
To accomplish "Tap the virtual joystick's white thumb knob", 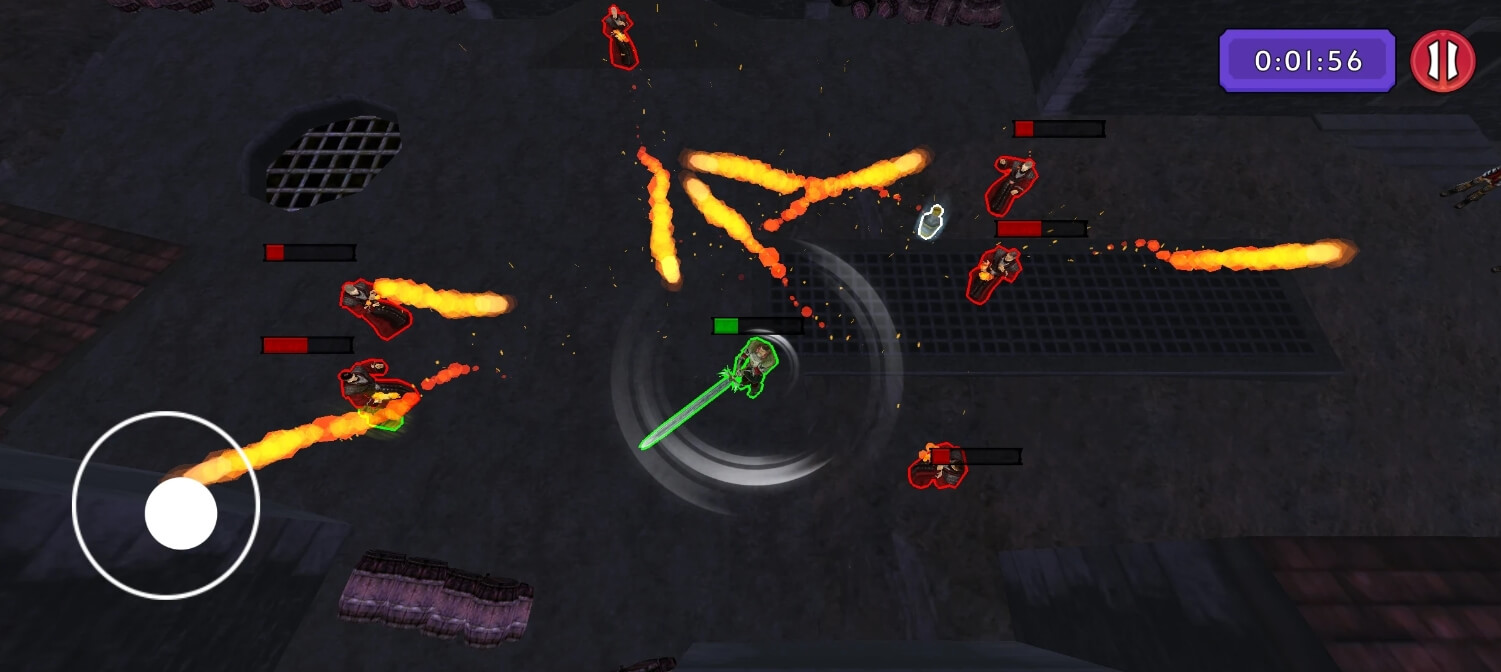I will pos(181,513).
